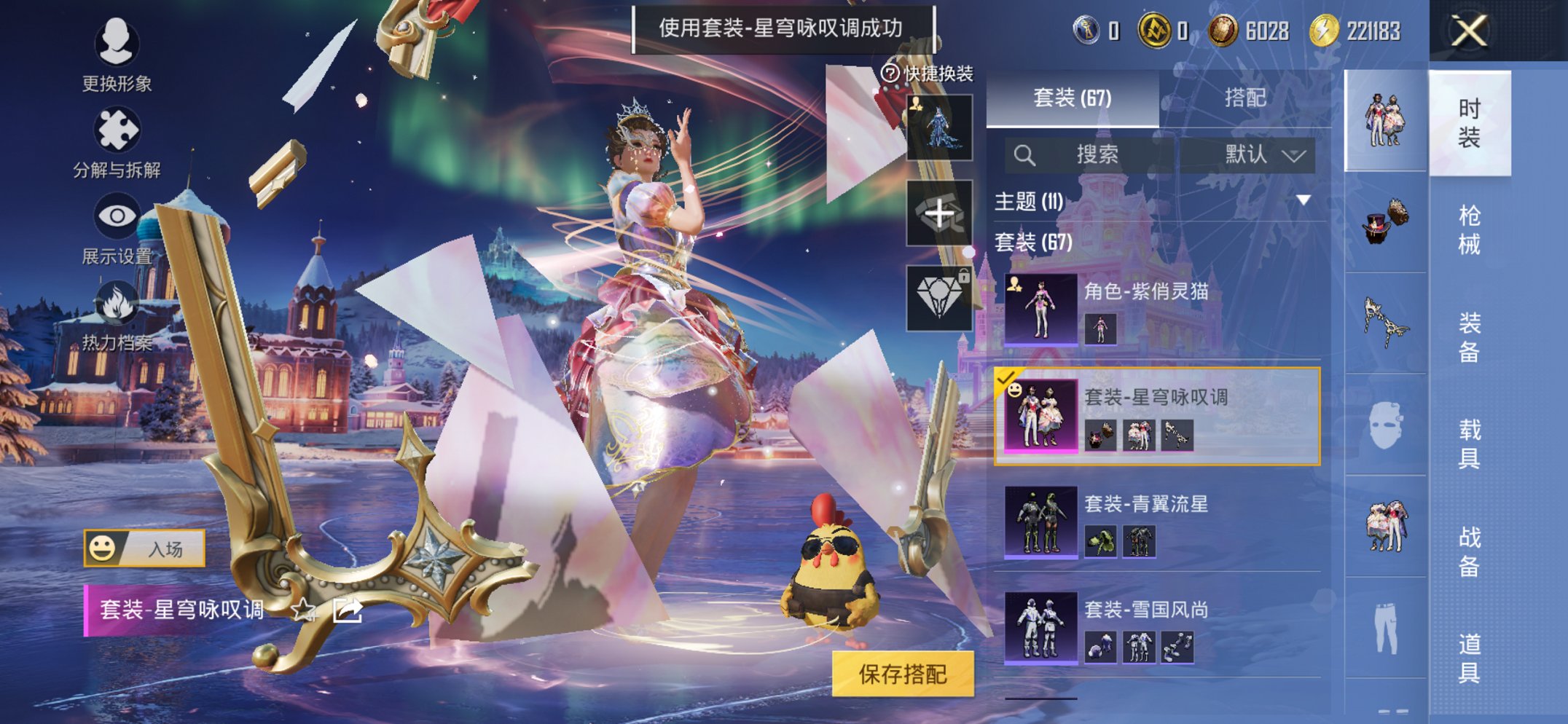1568x724 pixels.
Task: Click the search magnifier in 搜索 bar
Action: [1027, 154]
